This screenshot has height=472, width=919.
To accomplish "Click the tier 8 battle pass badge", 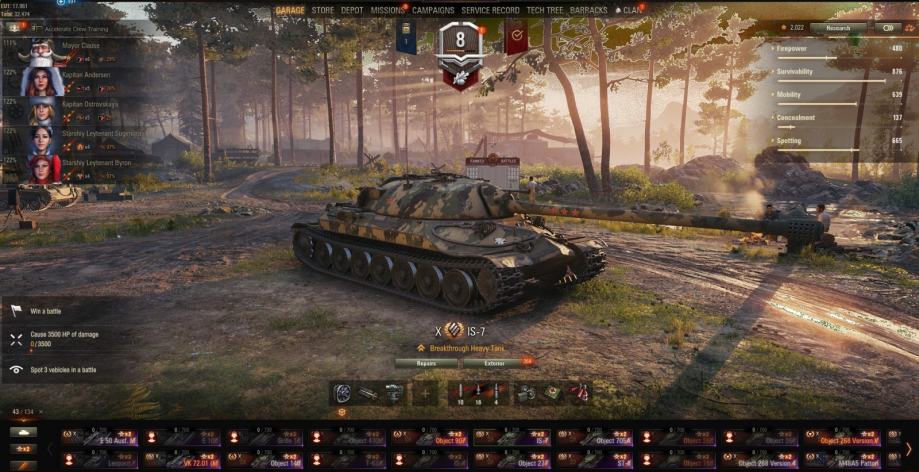I will point(461,45).
